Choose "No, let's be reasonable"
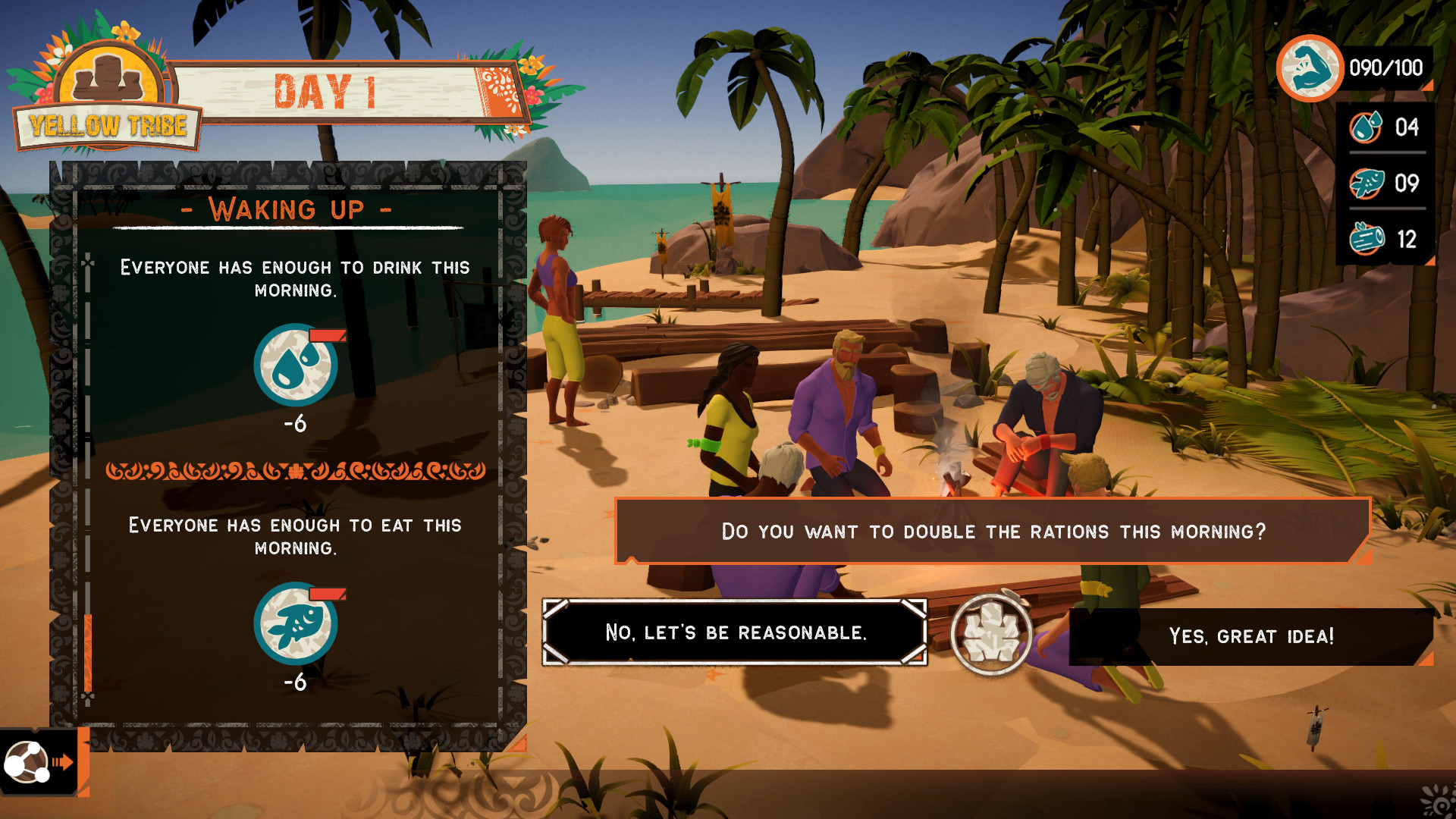The width and height of the screenshot is (1456, 819). 733,632
